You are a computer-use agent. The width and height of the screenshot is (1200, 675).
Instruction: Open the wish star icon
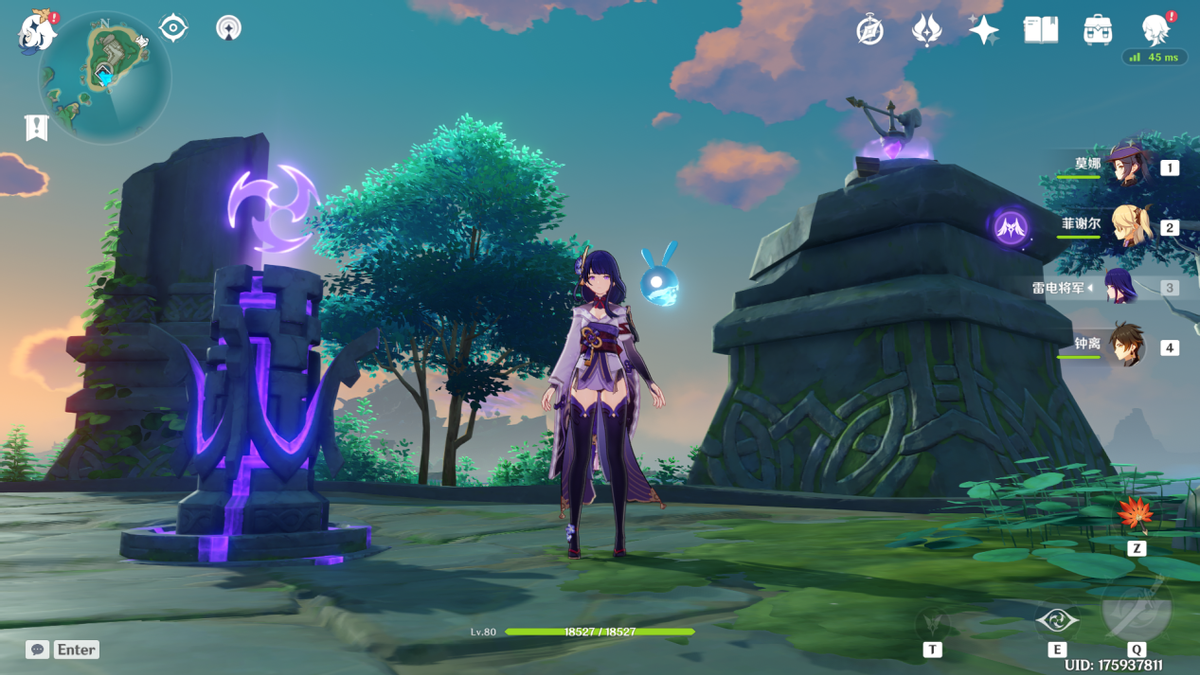pos(984,30)
